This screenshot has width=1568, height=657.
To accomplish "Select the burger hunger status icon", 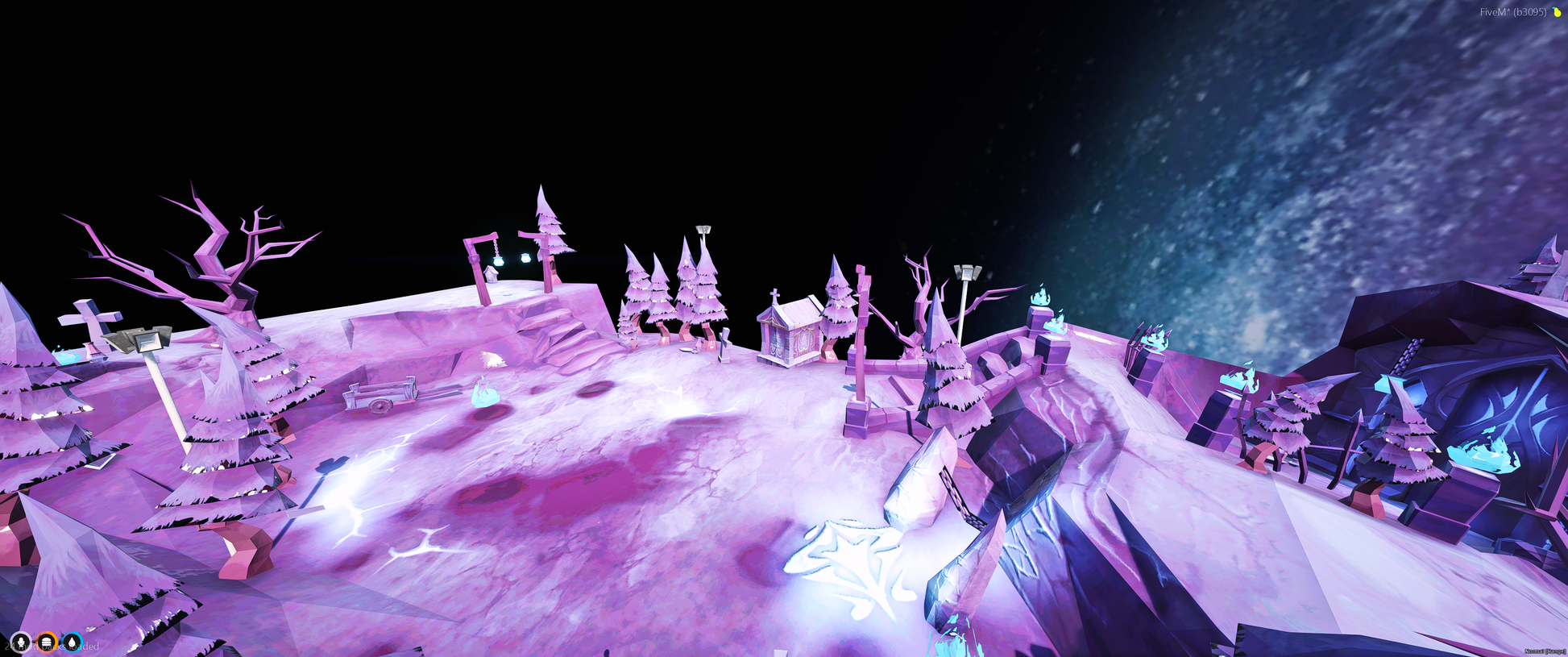I will 47,642.
